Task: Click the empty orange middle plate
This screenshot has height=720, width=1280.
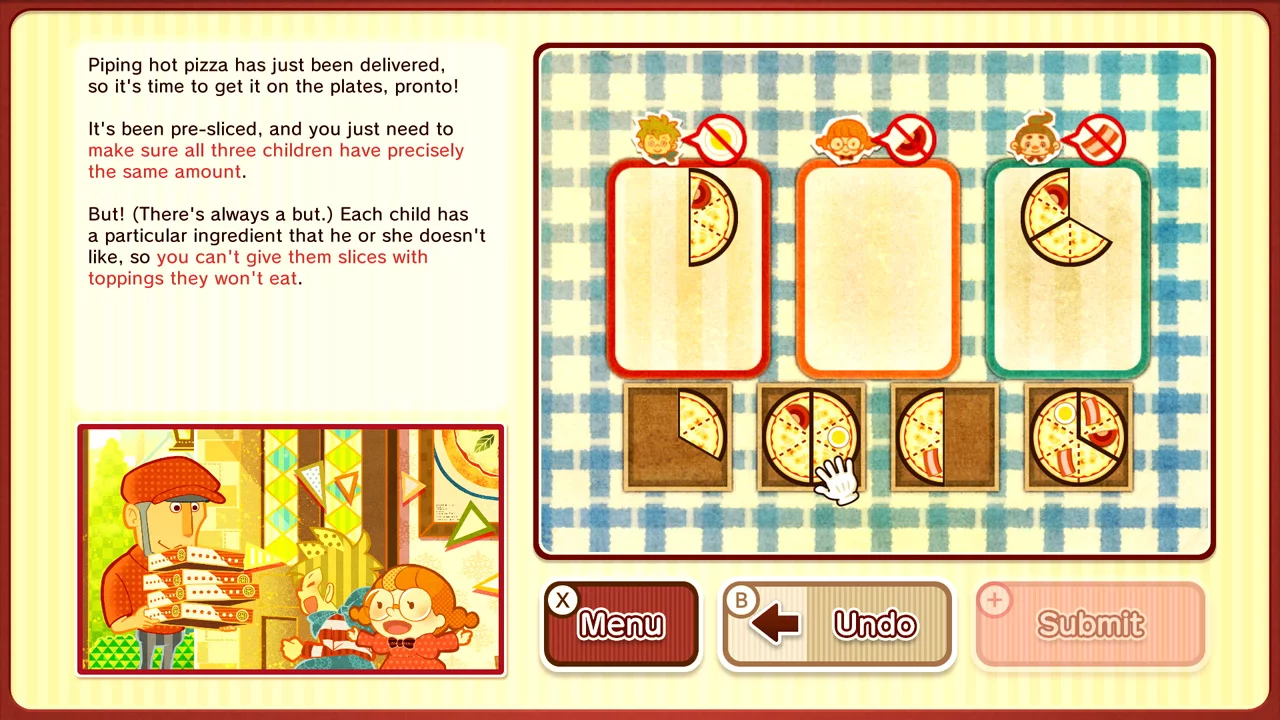Action: click(877, 270)
